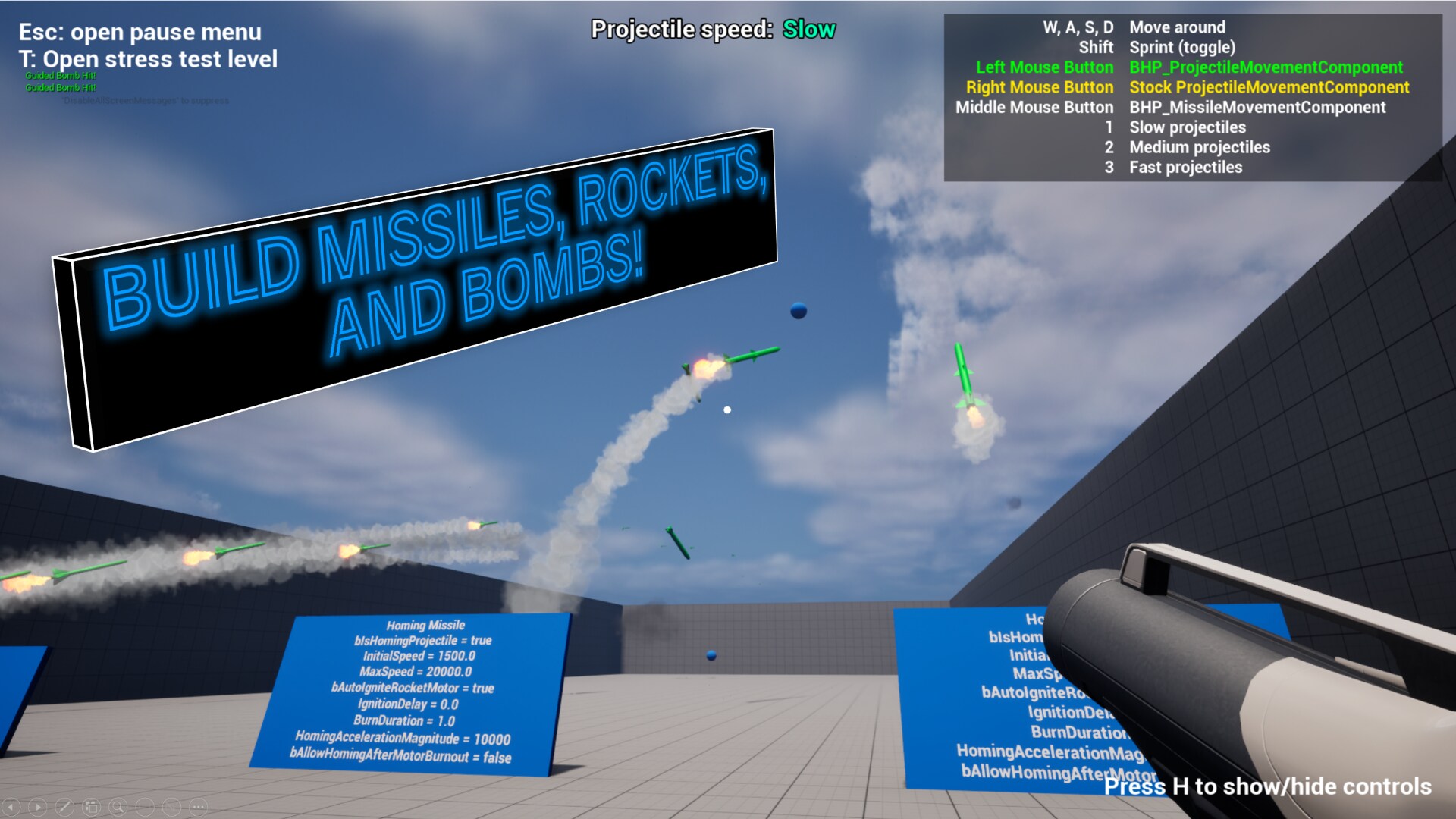1456x819 pixels.
Task: Click the Stock ProjectileMovementComponent yellow entry
Action: 1268,87
